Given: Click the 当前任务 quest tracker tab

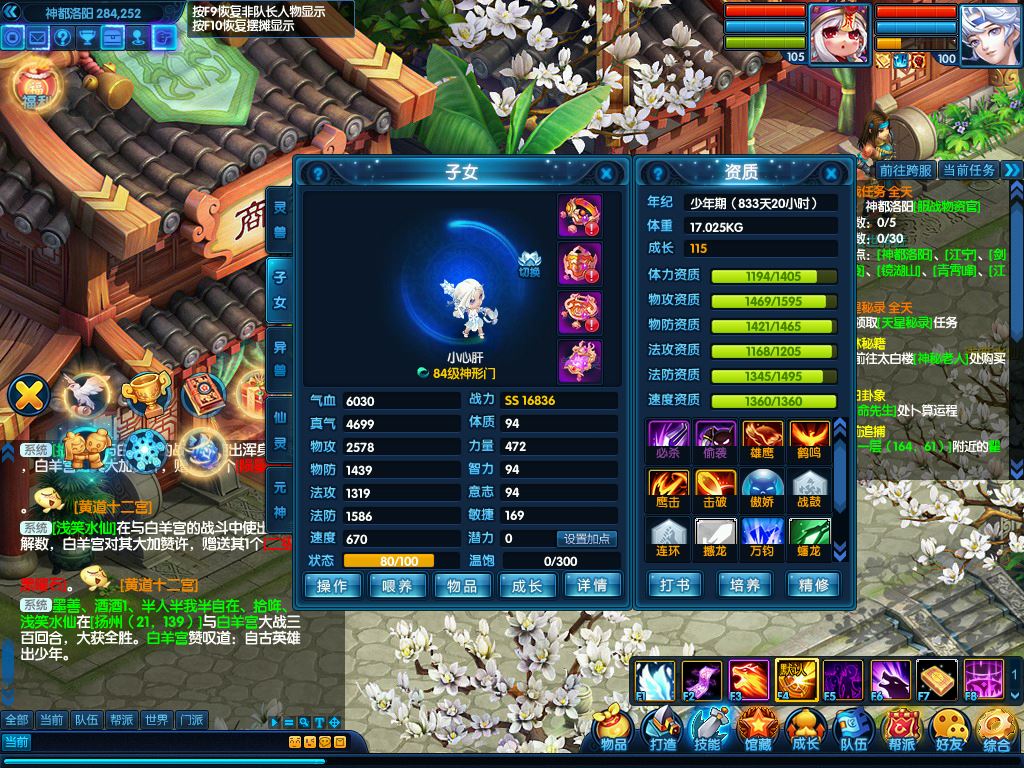Looking at the screenshot, I should pyautogui.click(x=969, y=170).
